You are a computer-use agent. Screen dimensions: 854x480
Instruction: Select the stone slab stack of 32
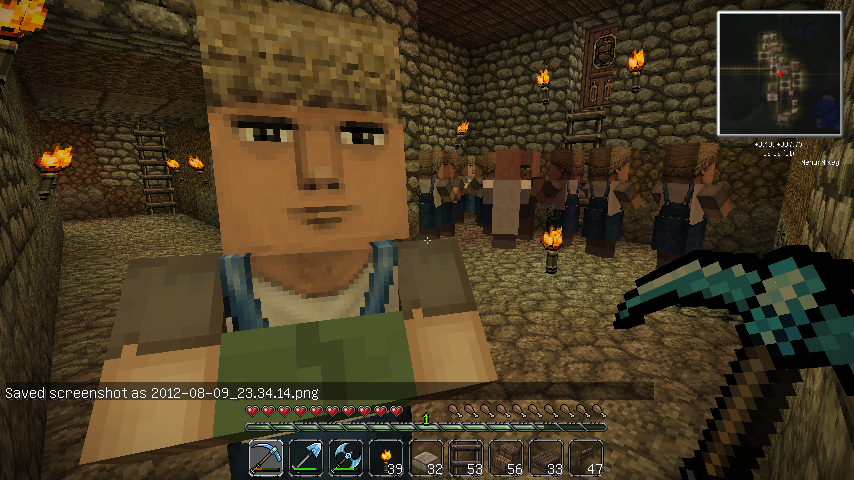tap(427, 458)
